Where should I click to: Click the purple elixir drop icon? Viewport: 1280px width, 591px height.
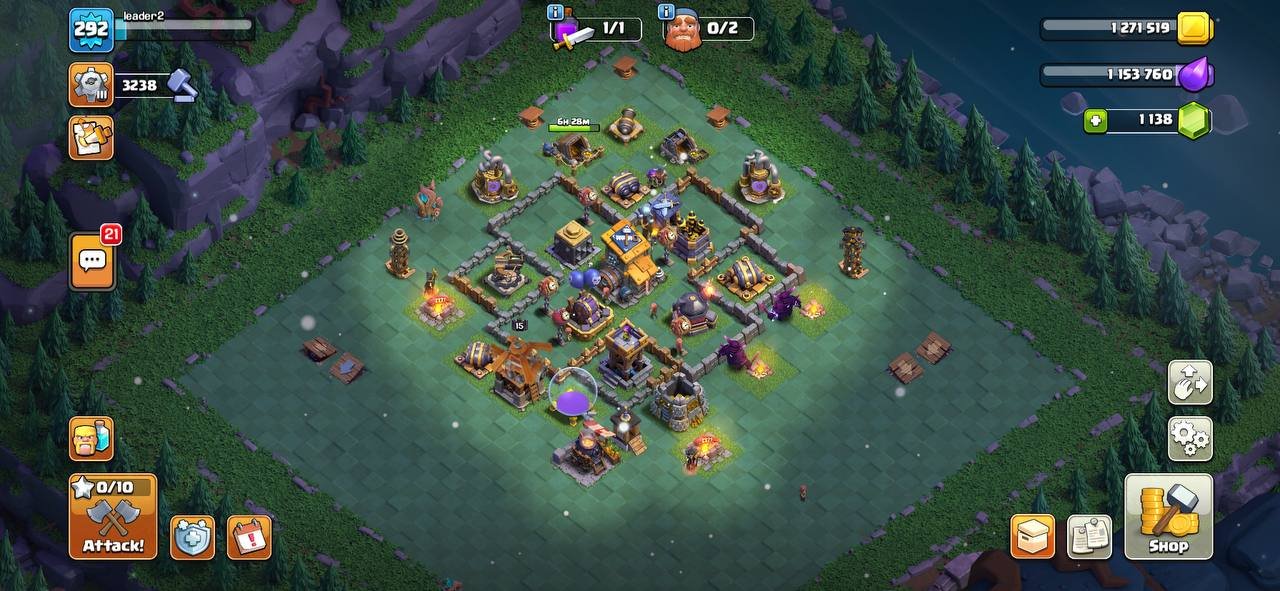[1194, 75]
